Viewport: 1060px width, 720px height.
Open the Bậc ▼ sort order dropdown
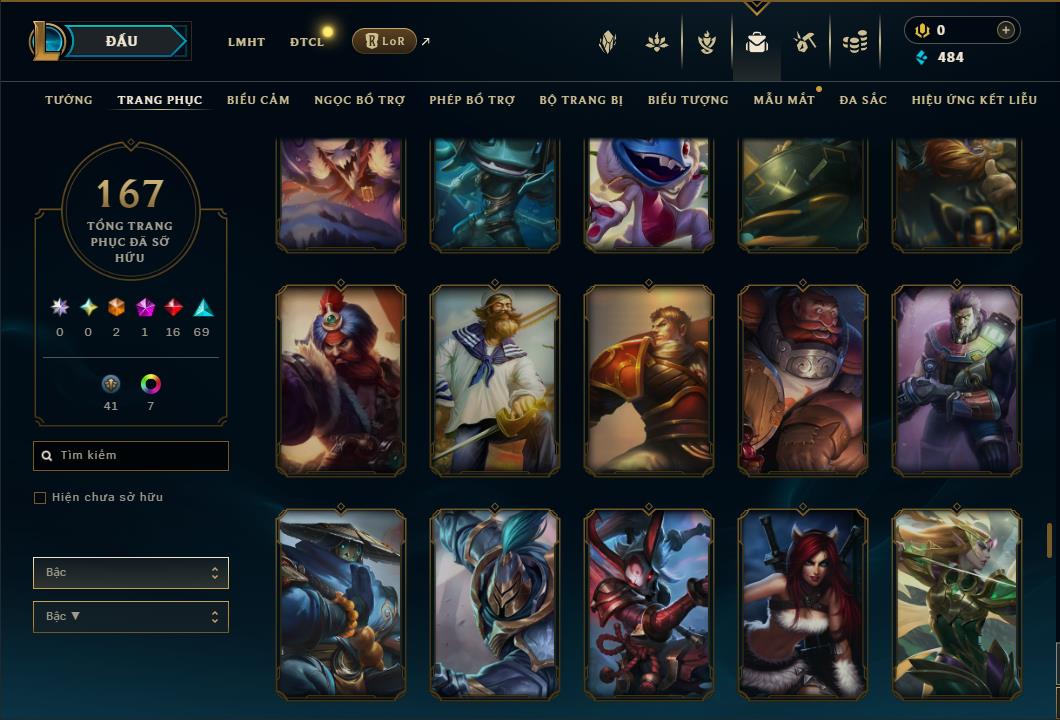[131, 617]
